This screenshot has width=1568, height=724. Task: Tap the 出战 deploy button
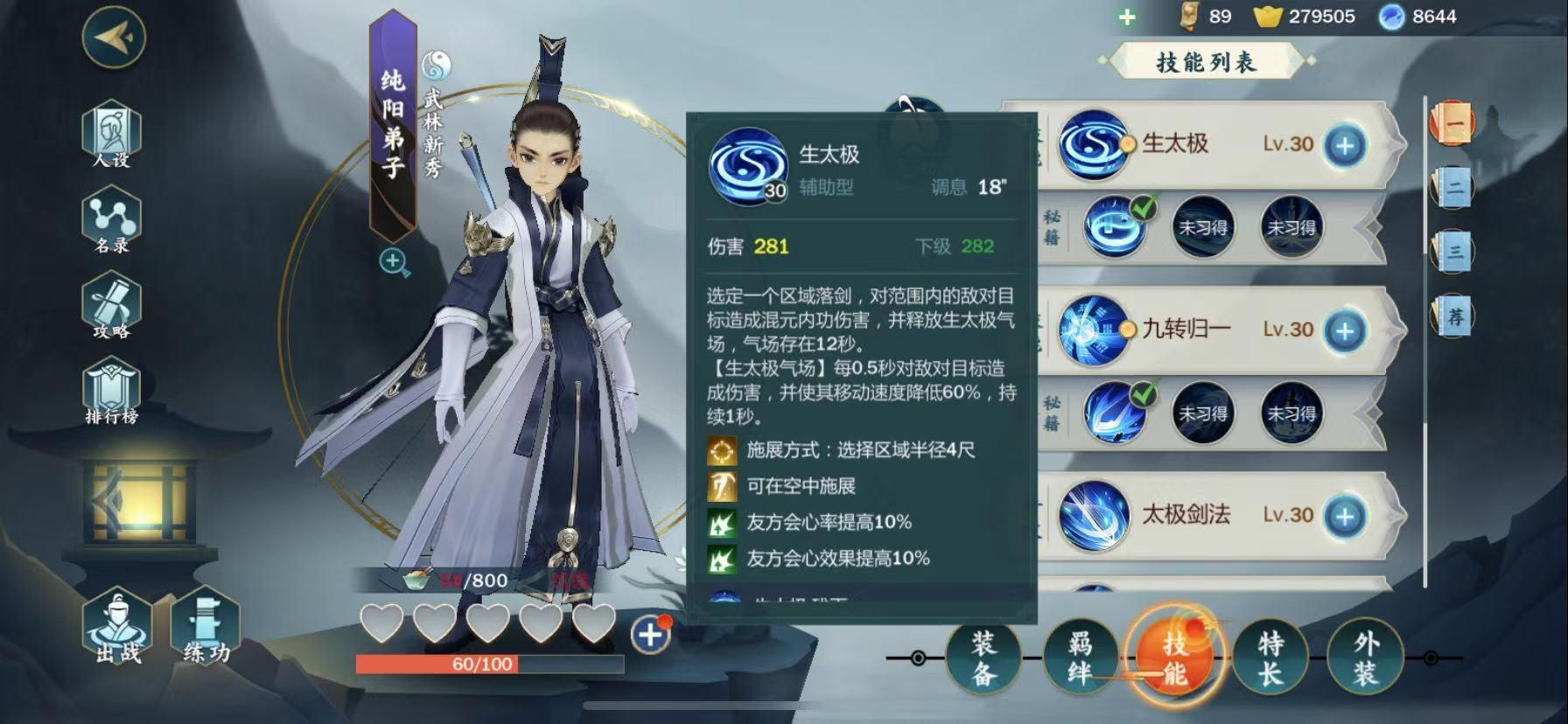[x=117, y=628]
